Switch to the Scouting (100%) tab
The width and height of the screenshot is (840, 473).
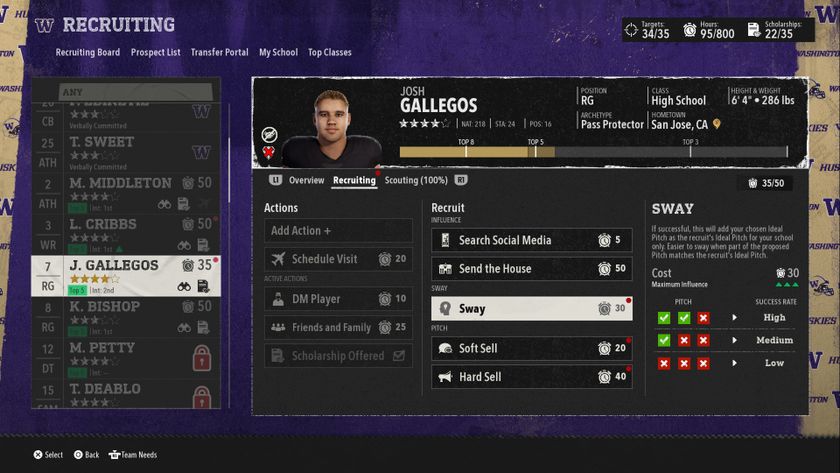tap(415, 180)
